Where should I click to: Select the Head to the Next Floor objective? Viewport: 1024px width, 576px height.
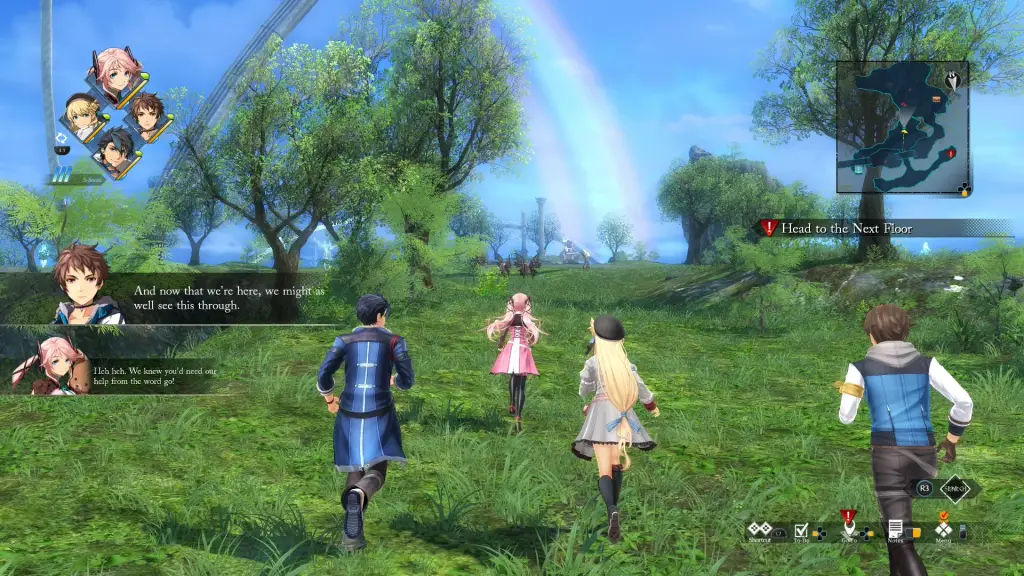846,228
